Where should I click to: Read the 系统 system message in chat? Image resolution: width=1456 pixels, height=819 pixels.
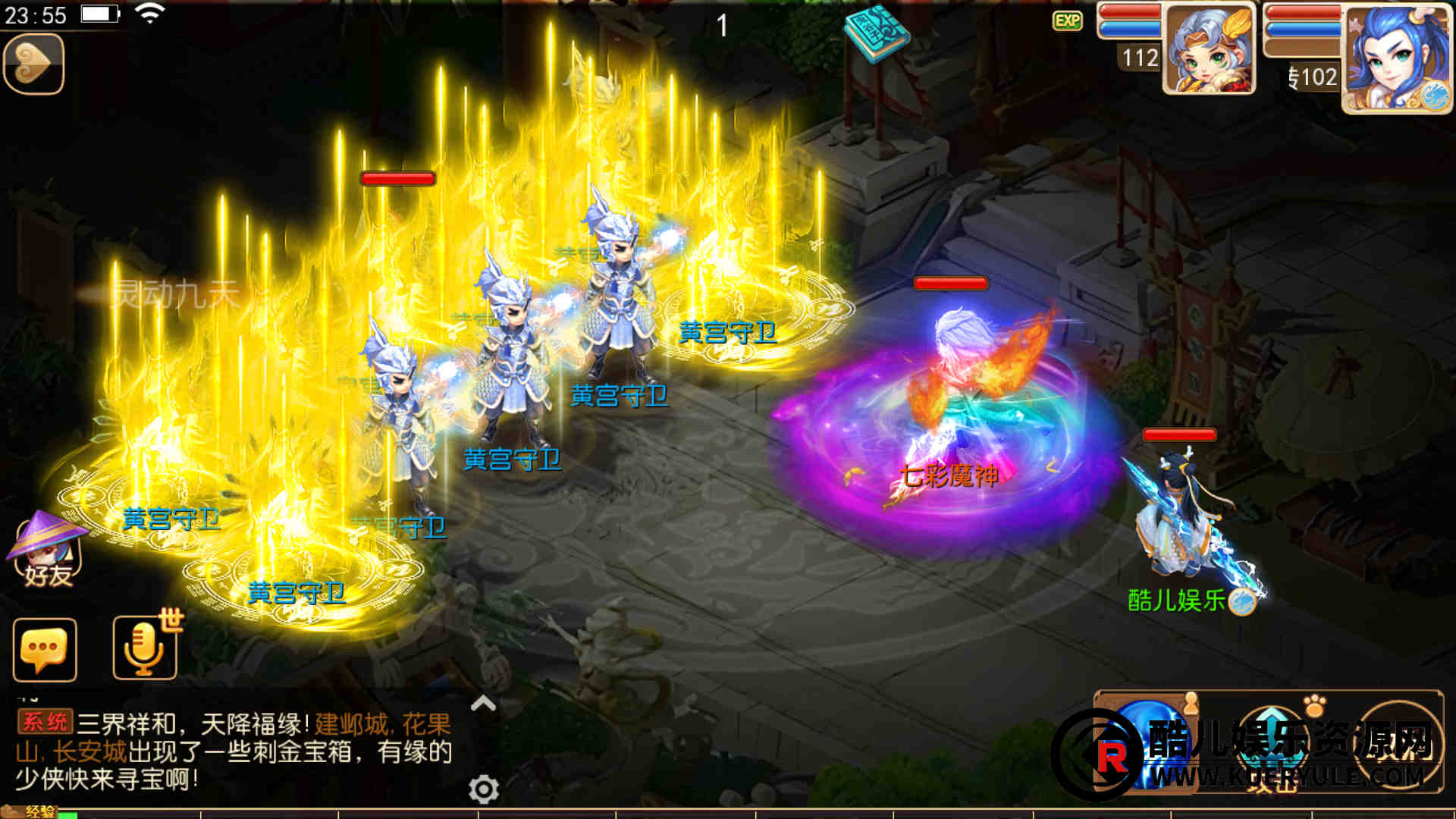click(234, 751)
